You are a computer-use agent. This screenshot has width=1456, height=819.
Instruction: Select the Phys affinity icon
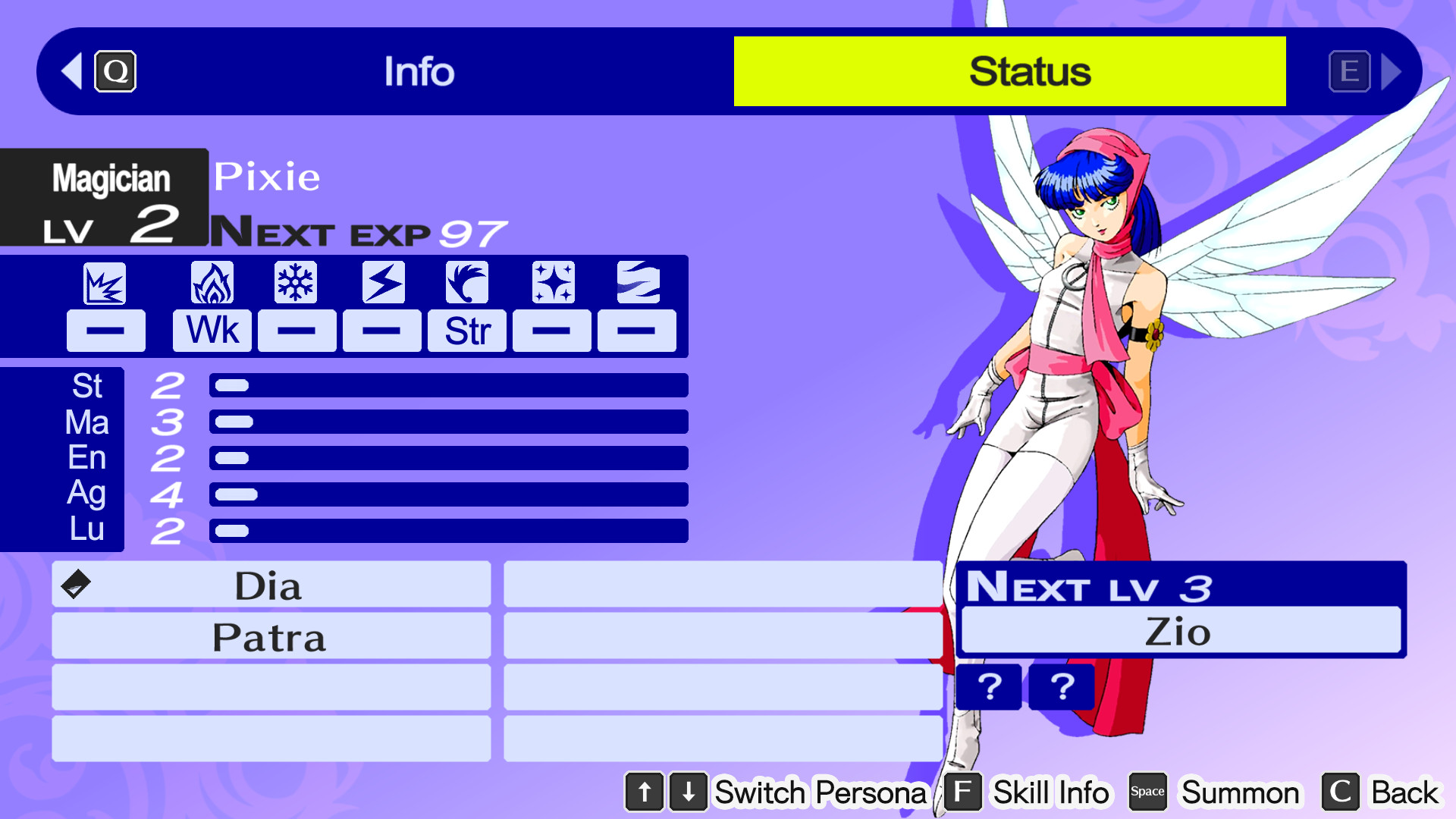[x=105, y=282]
